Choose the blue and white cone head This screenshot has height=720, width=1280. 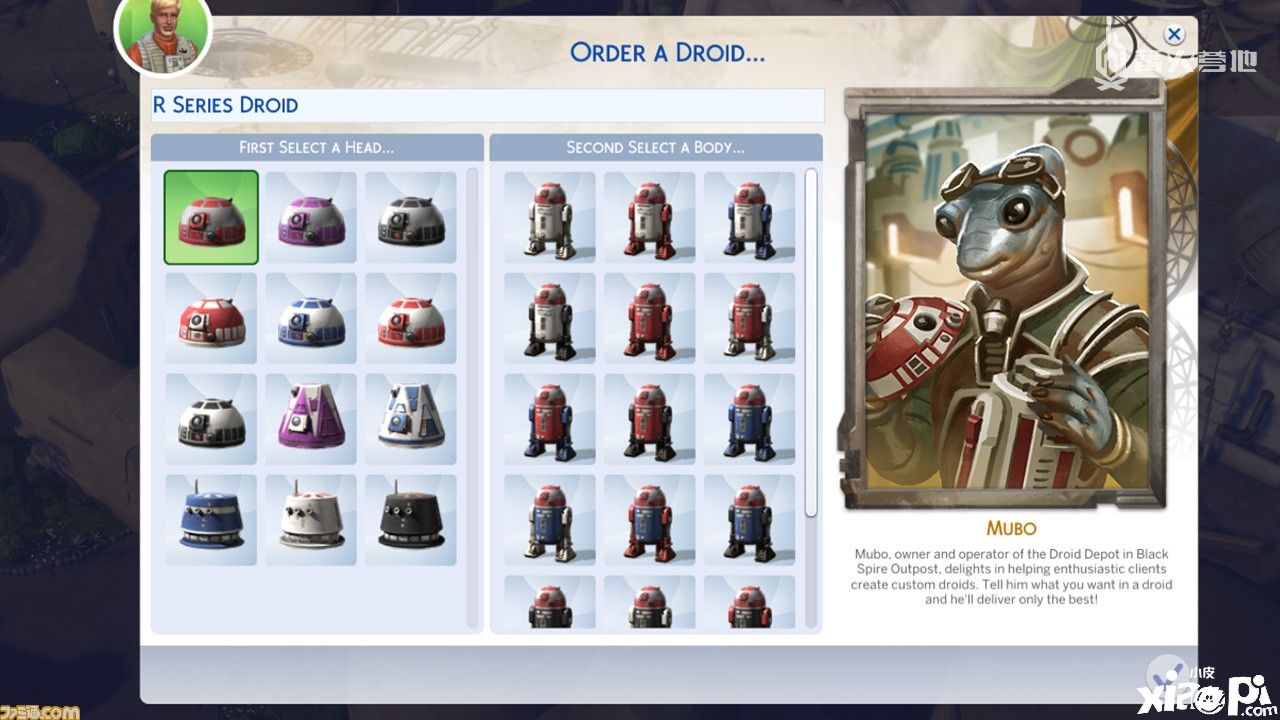coord(411,419)
